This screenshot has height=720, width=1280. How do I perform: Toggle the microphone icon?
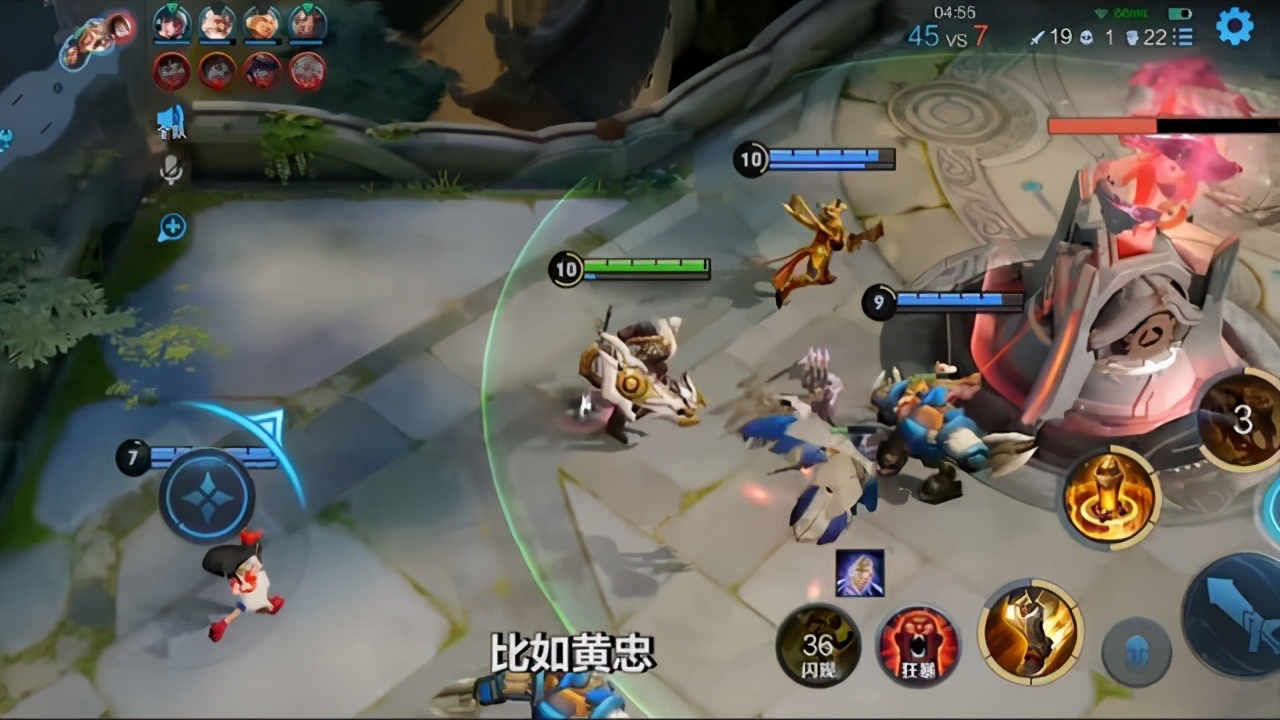[x=171, y=170]
